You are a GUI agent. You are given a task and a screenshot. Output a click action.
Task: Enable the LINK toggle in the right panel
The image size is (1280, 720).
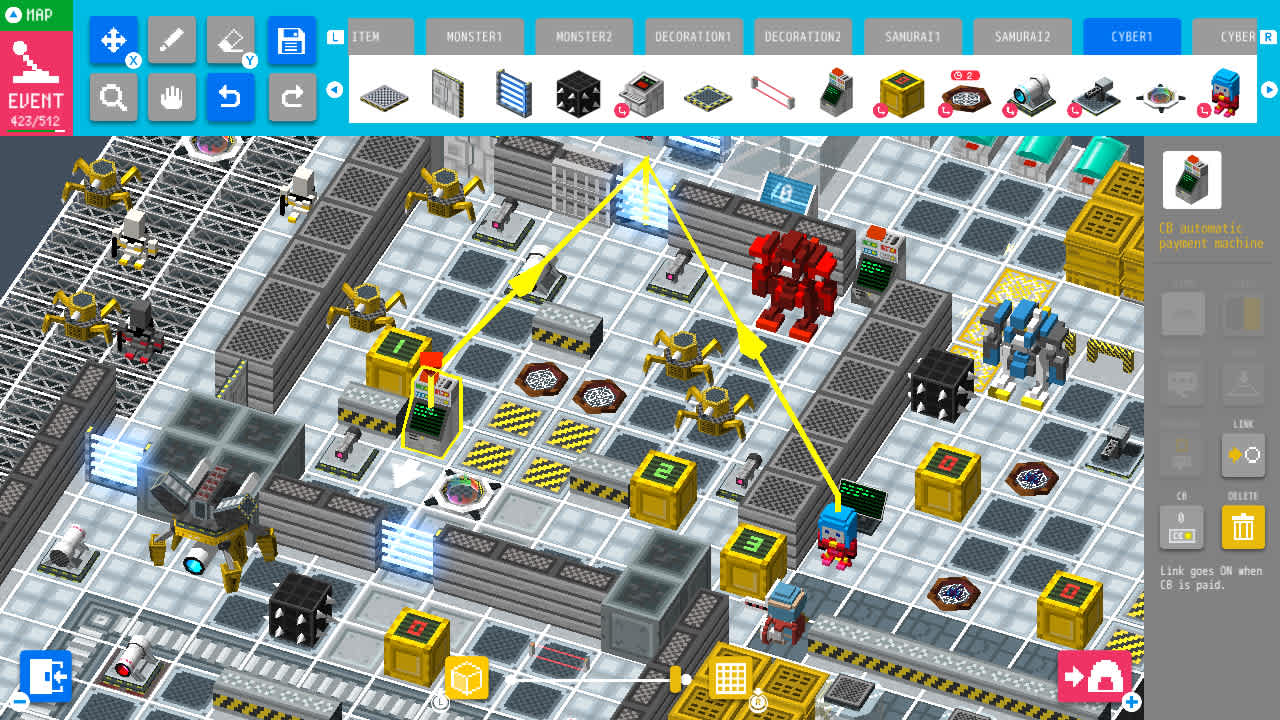tap(1243, 456)
